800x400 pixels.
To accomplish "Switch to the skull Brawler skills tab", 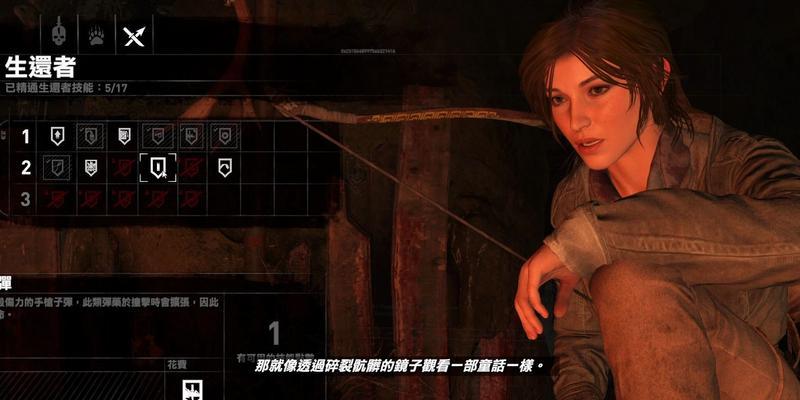I will [59, 35].
